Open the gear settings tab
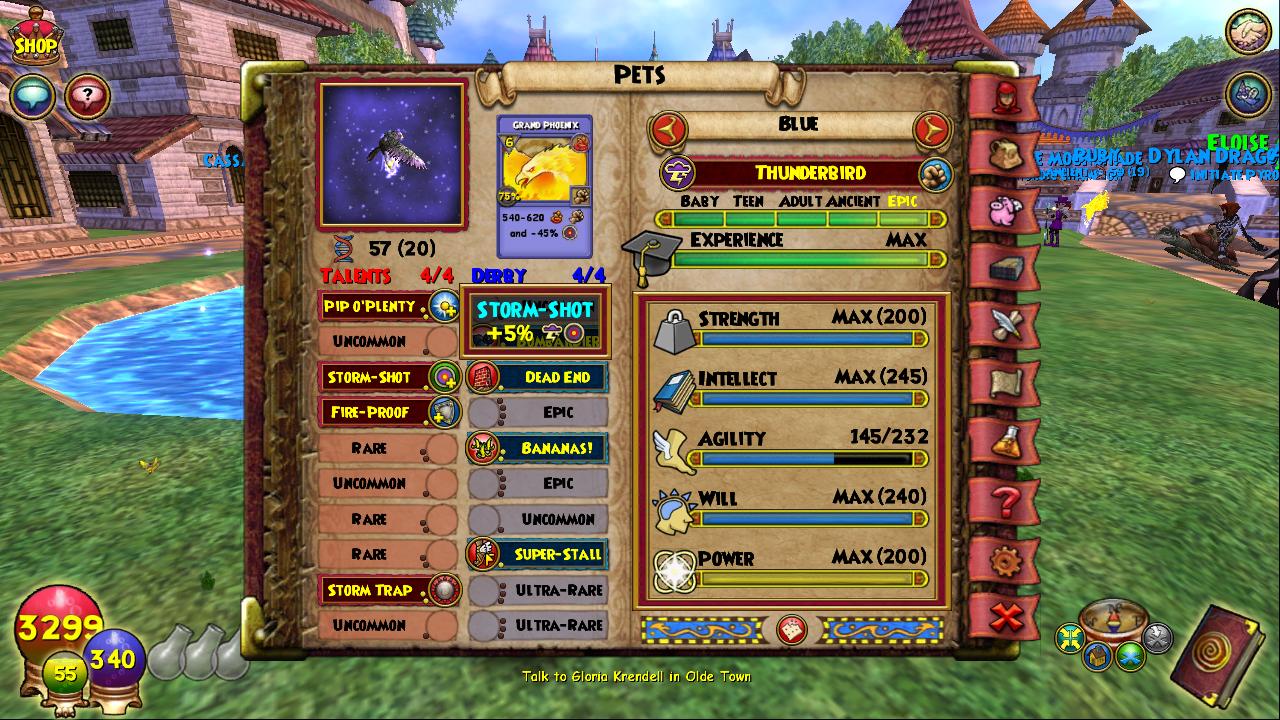 pyautogui.click(x=1006, y=560)
